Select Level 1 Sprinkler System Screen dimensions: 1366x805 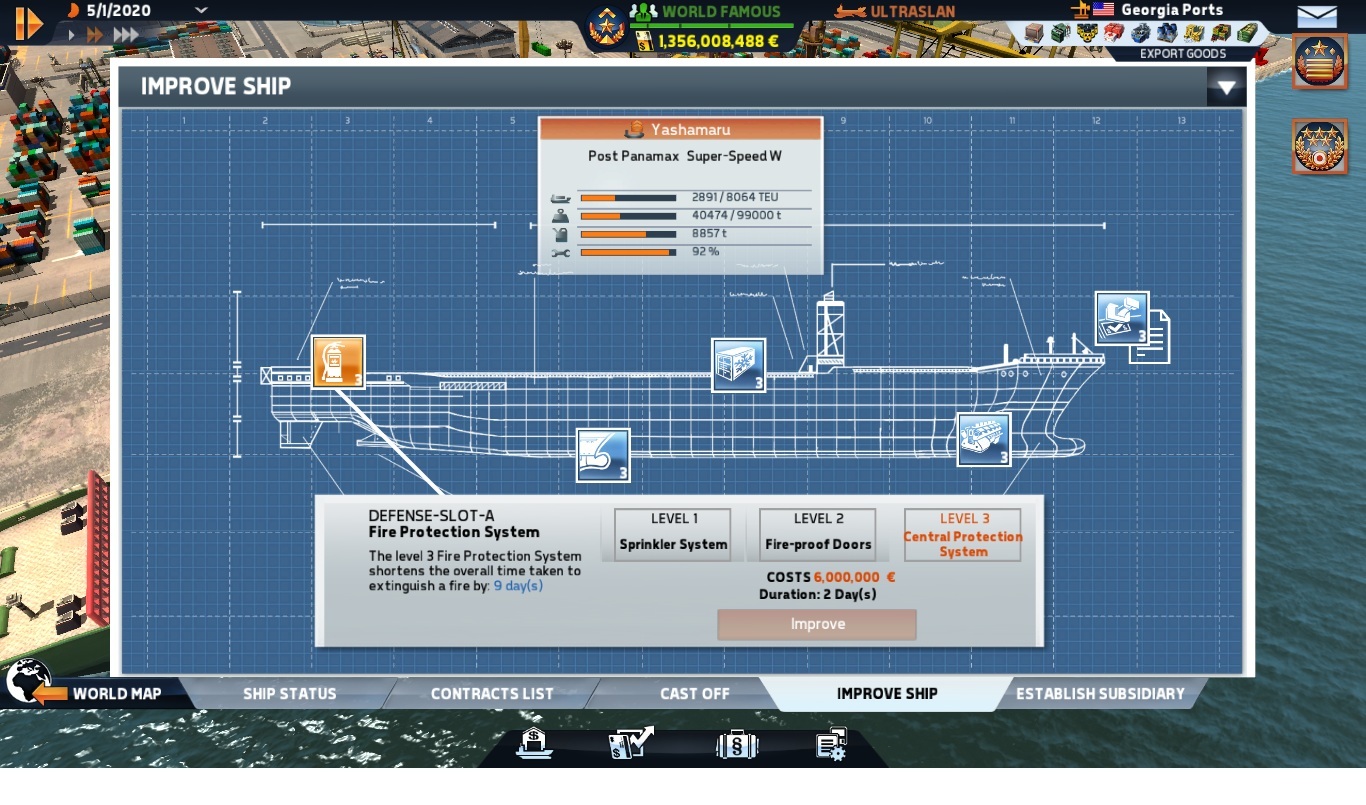pos(673,534)
